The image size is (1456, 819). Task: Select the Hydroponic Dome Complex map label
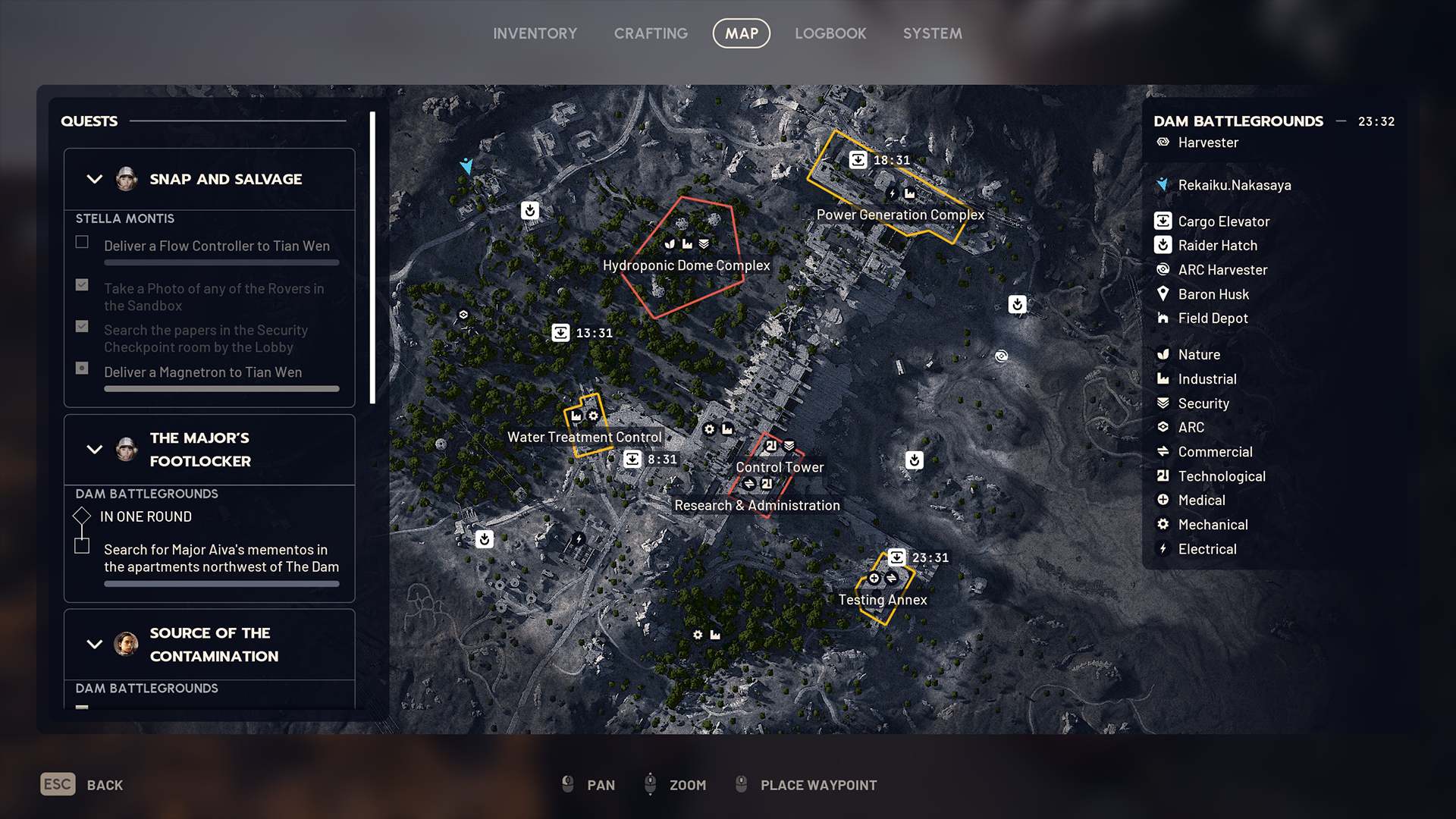click(686, 265)
